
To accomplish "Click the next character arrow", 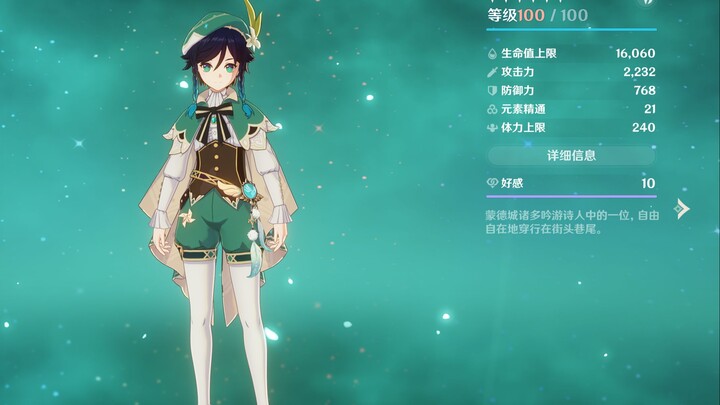I will [x=682, y=208].
